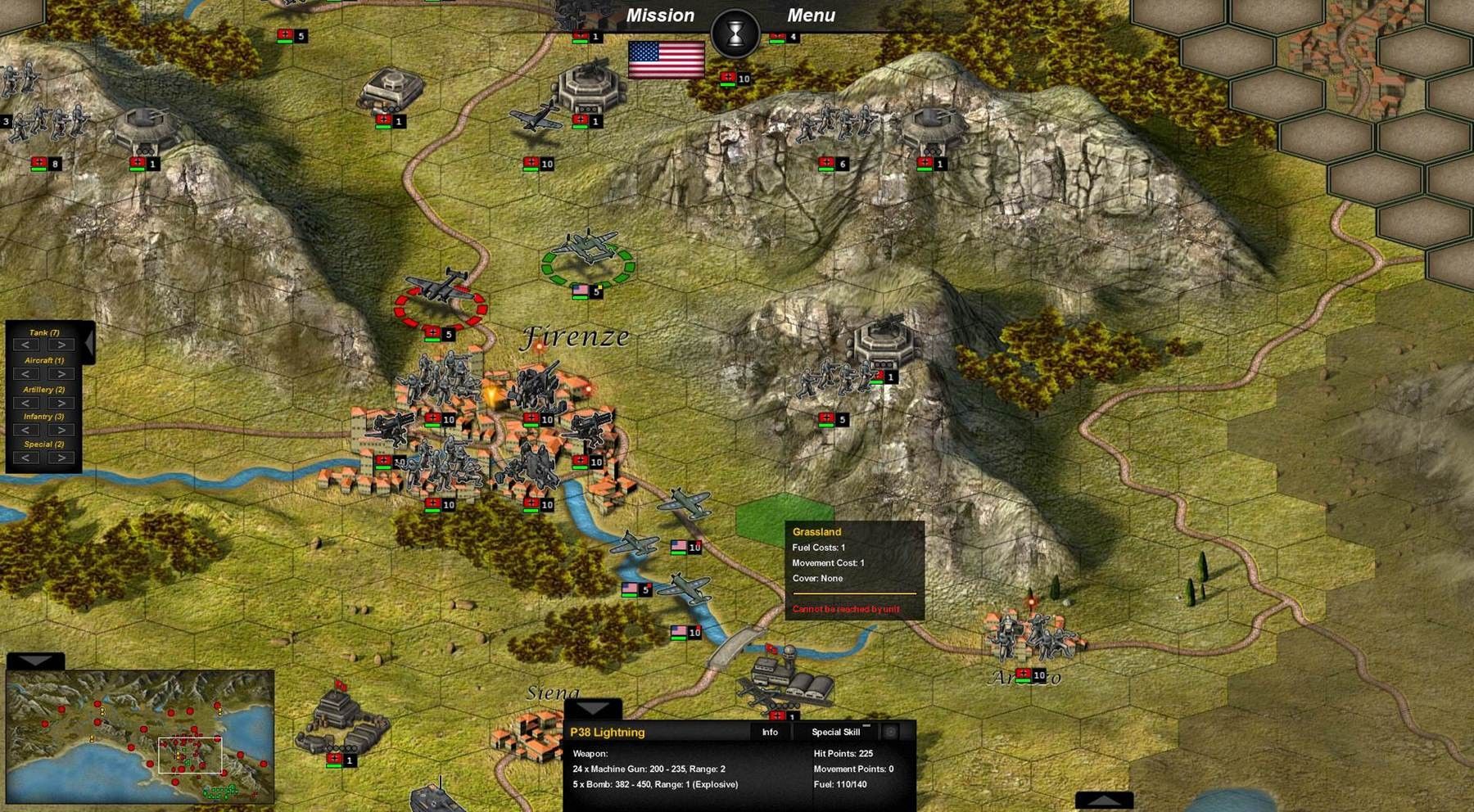
Task: Open the Menu
Action: (811, 16)
